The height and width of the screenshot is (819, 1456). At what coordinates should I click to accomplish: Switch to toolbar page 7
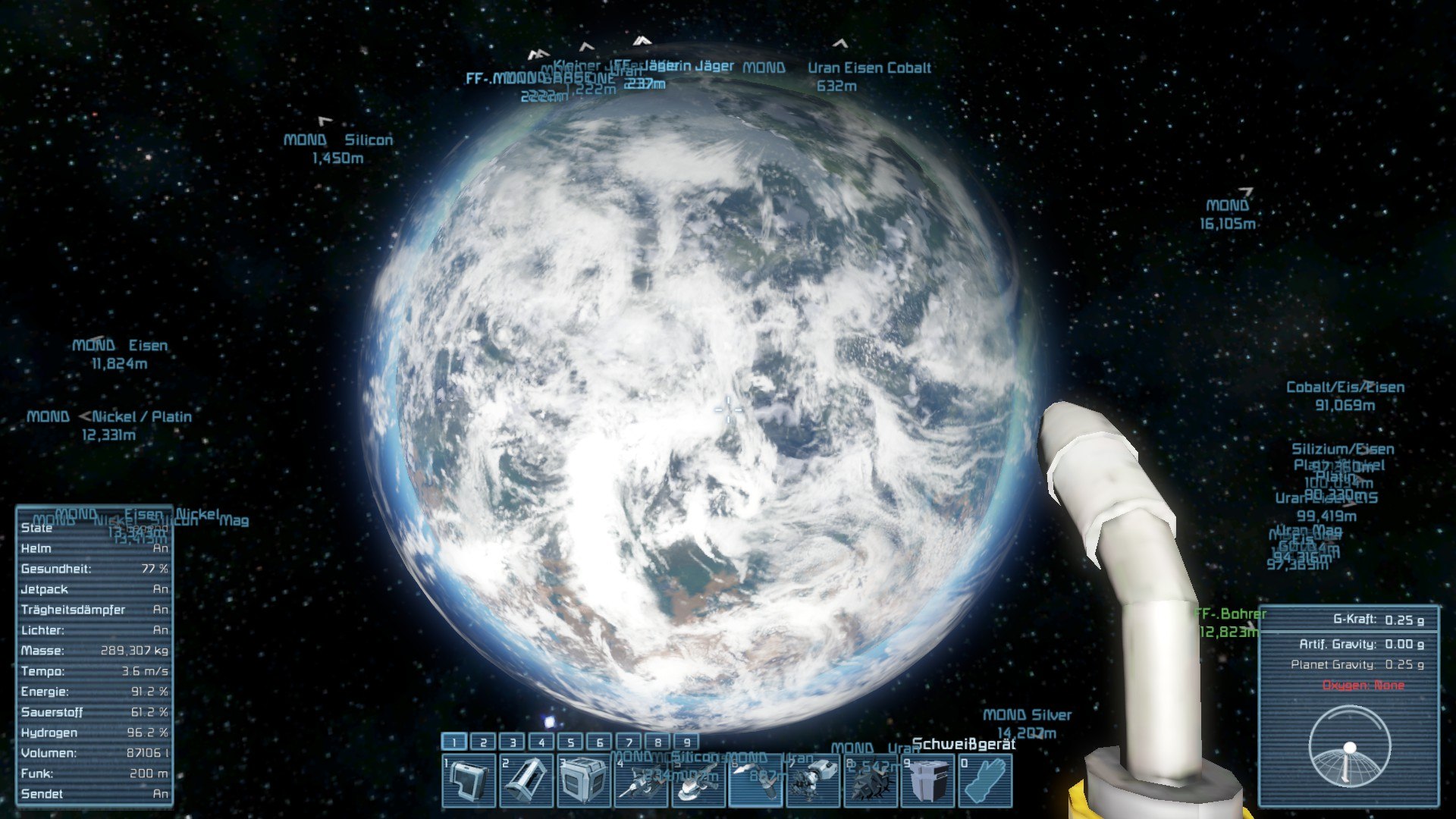pyautogui.click(x=629, y=742)
